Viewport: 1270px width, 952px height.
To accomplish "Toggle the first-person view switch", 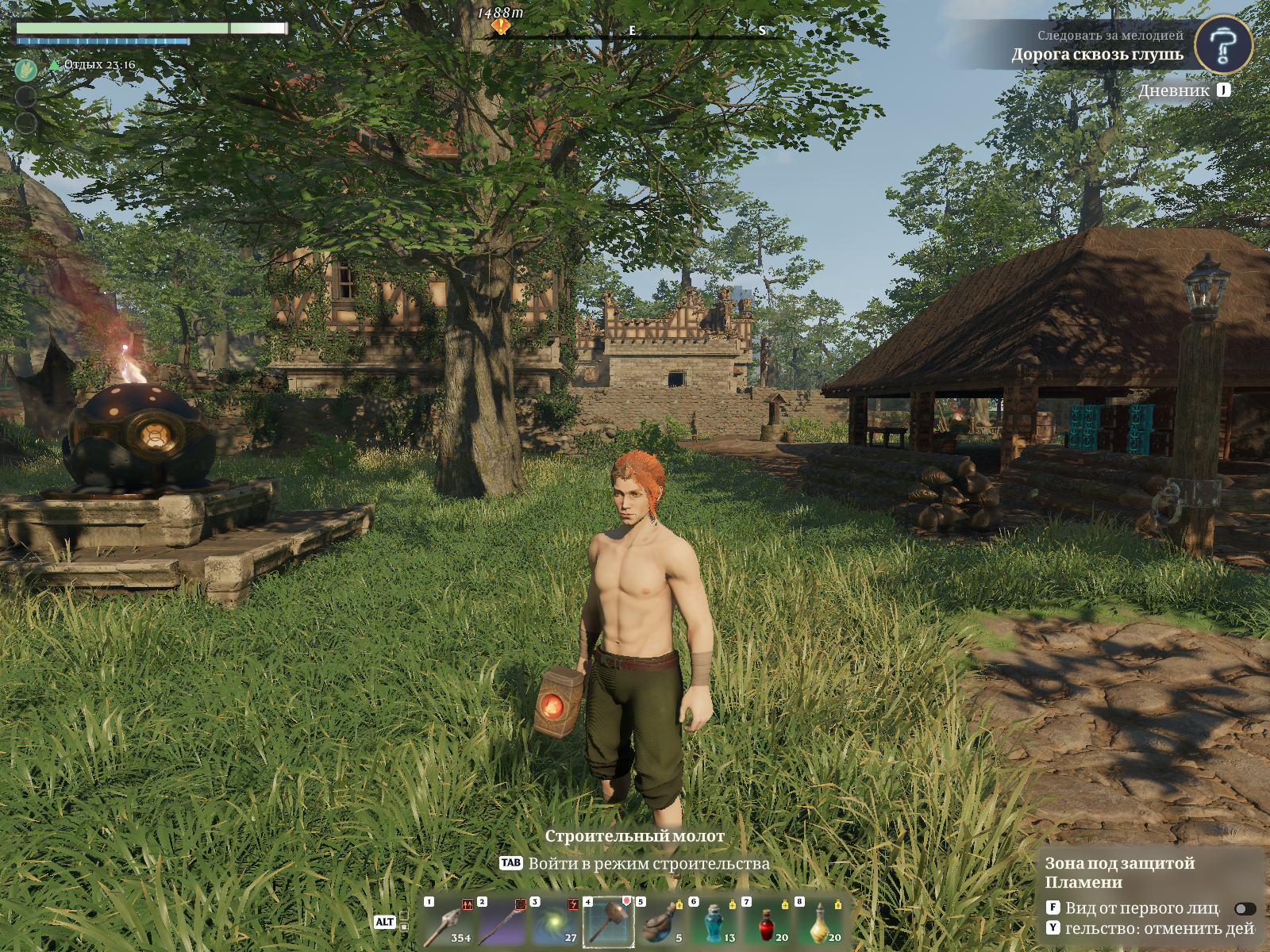I will coord(1245,908).
